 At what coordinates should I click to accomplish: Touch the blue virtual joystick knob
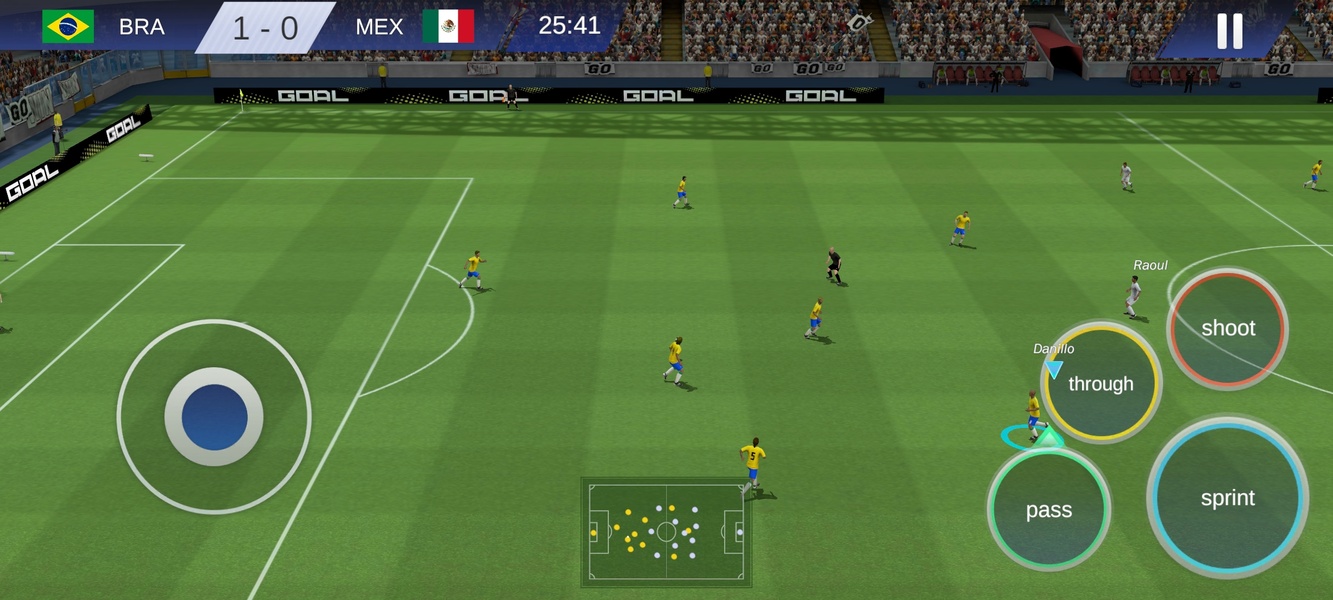214,416
